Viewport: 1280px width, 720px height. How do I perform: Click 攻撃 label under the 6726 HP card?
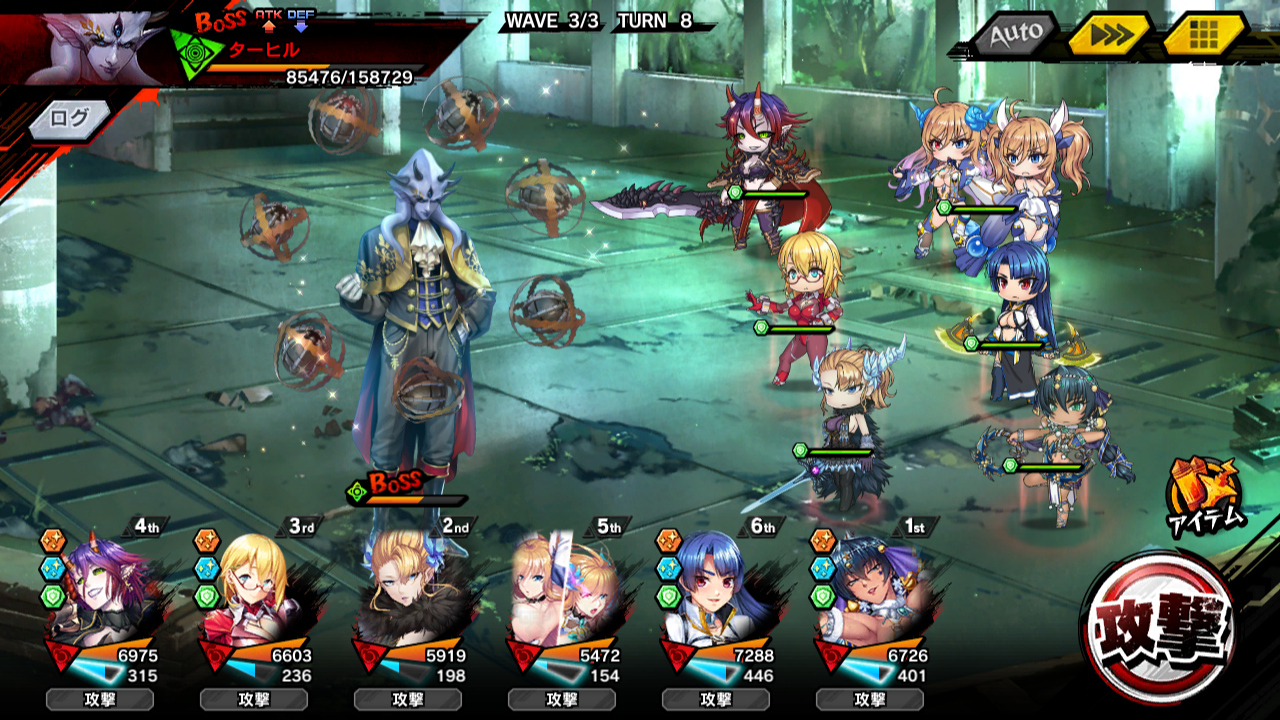click(x=870, y=699)
